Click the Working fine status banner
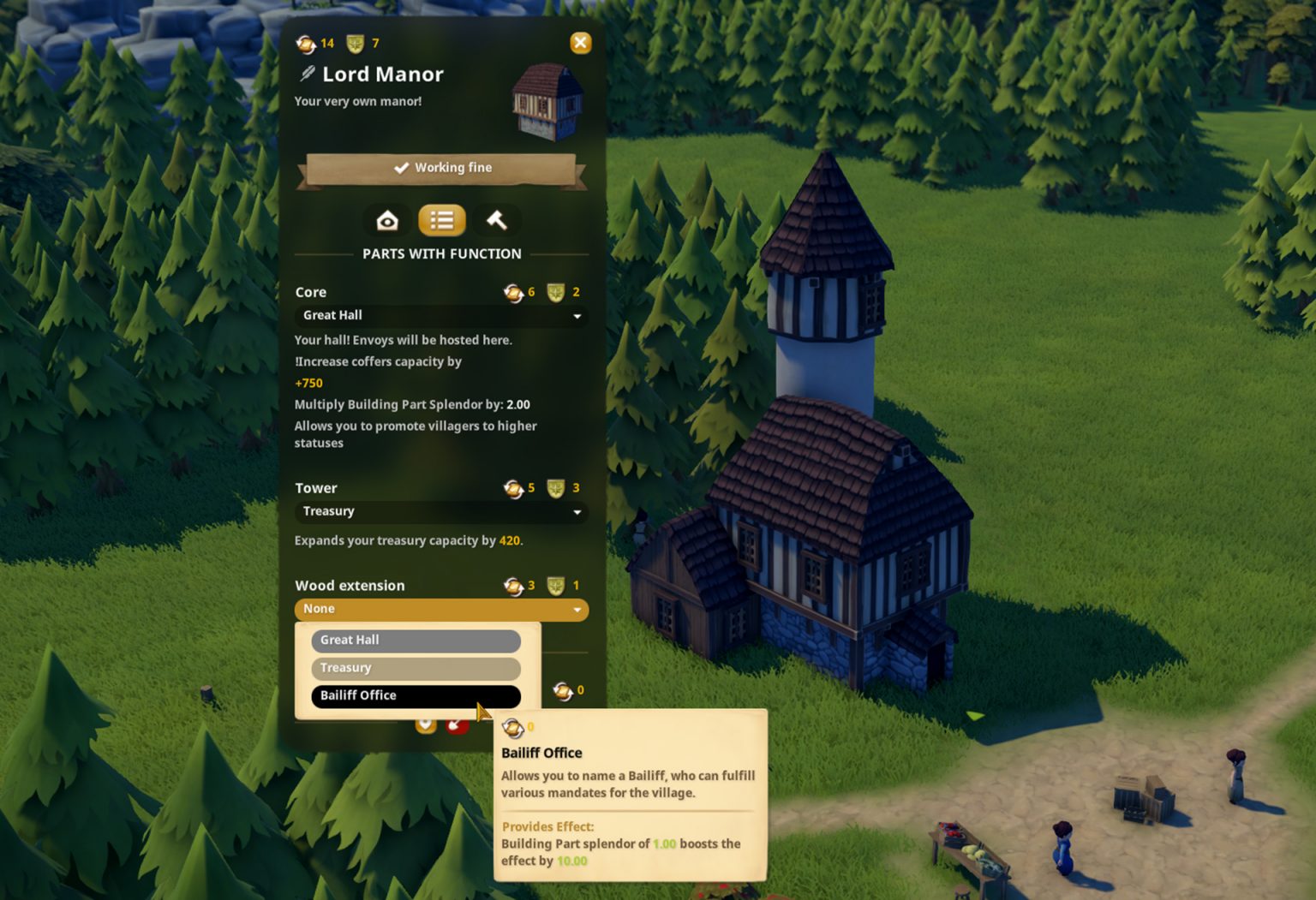Image resolution: width=1316 pixels, height=900 pixels. [441, 168]
